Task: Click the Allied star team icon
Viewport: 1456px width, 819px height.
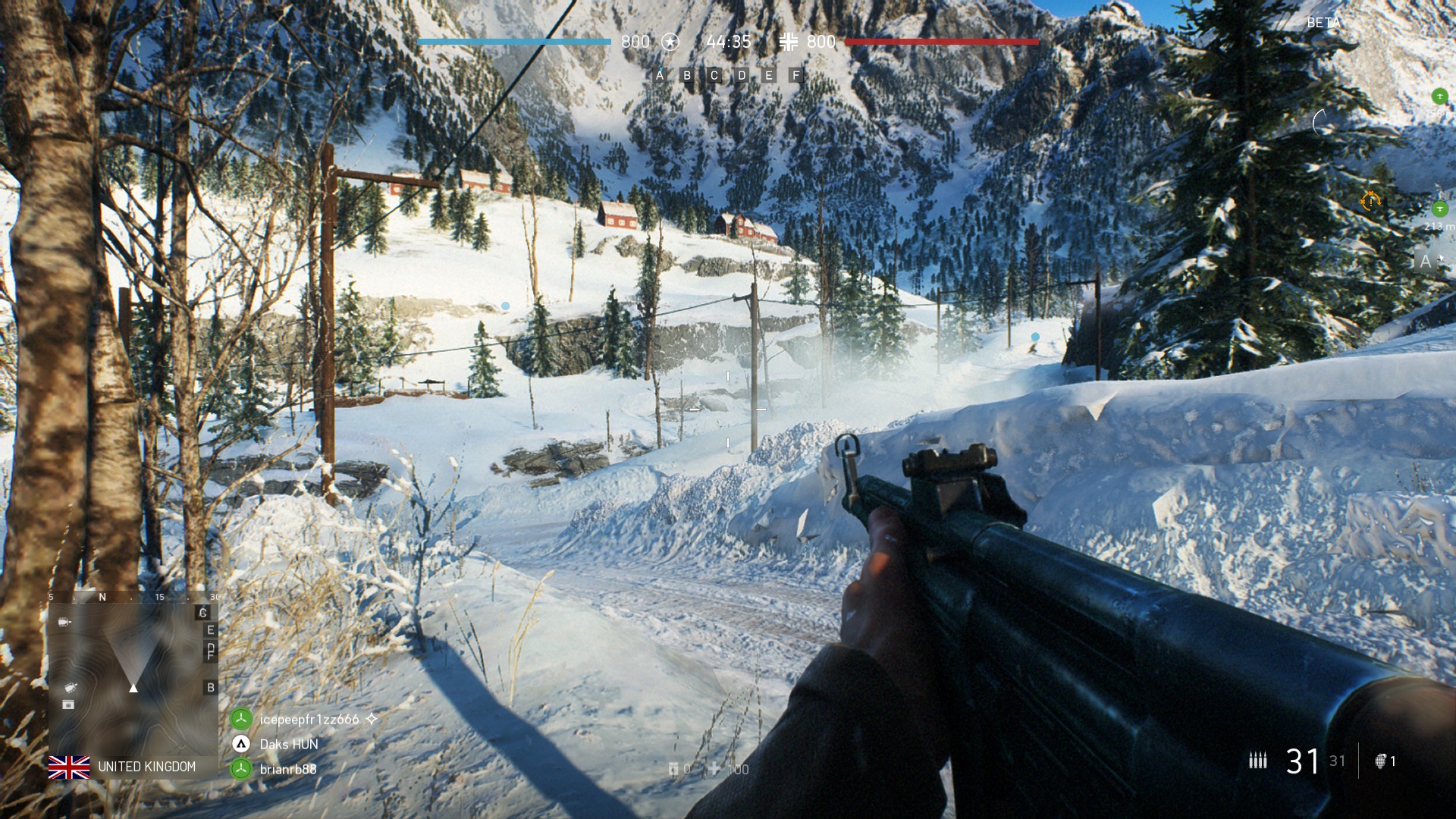Action: (670, 42)
